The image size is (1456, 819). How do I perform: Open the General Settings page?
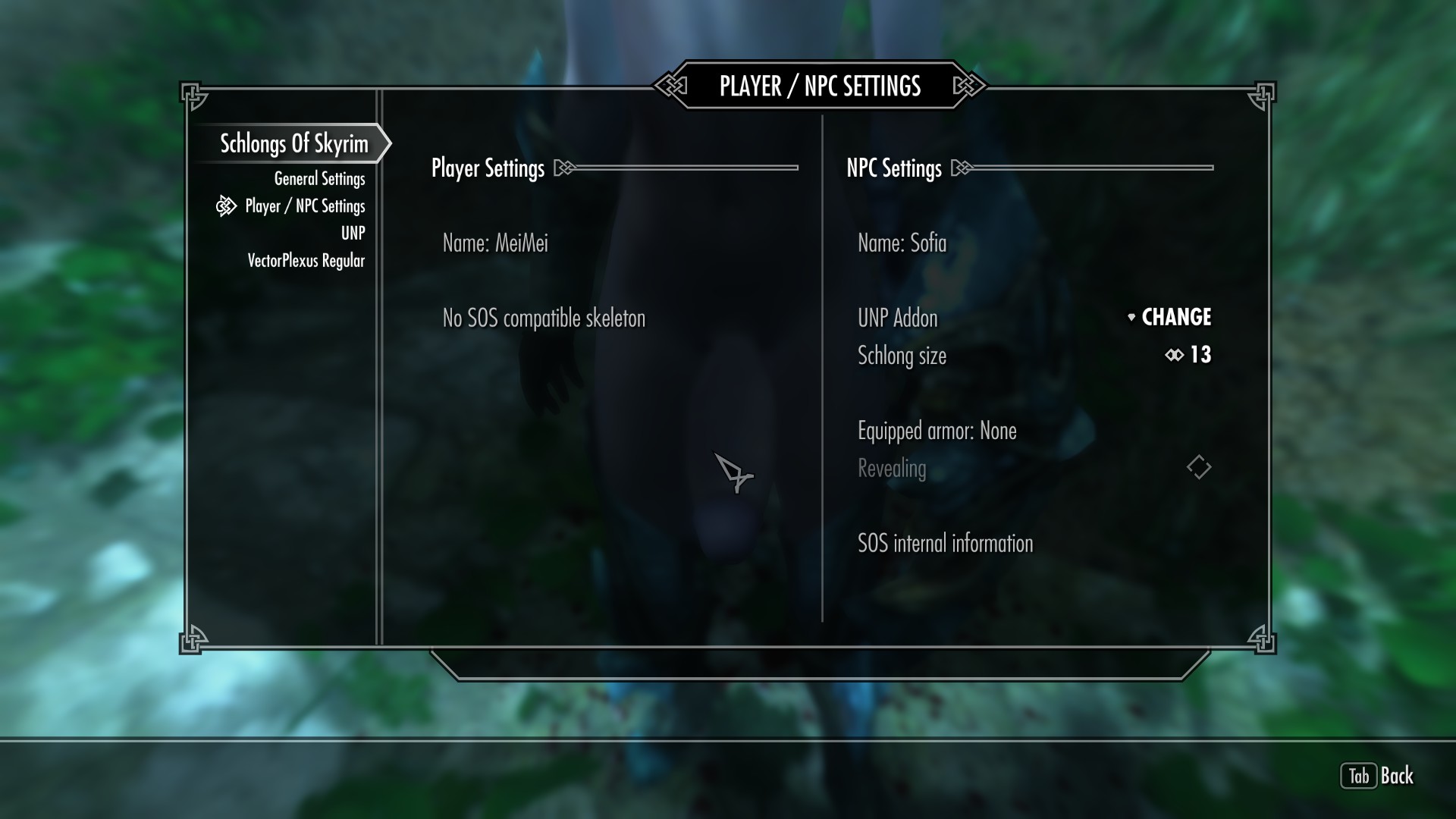point(319,179)
